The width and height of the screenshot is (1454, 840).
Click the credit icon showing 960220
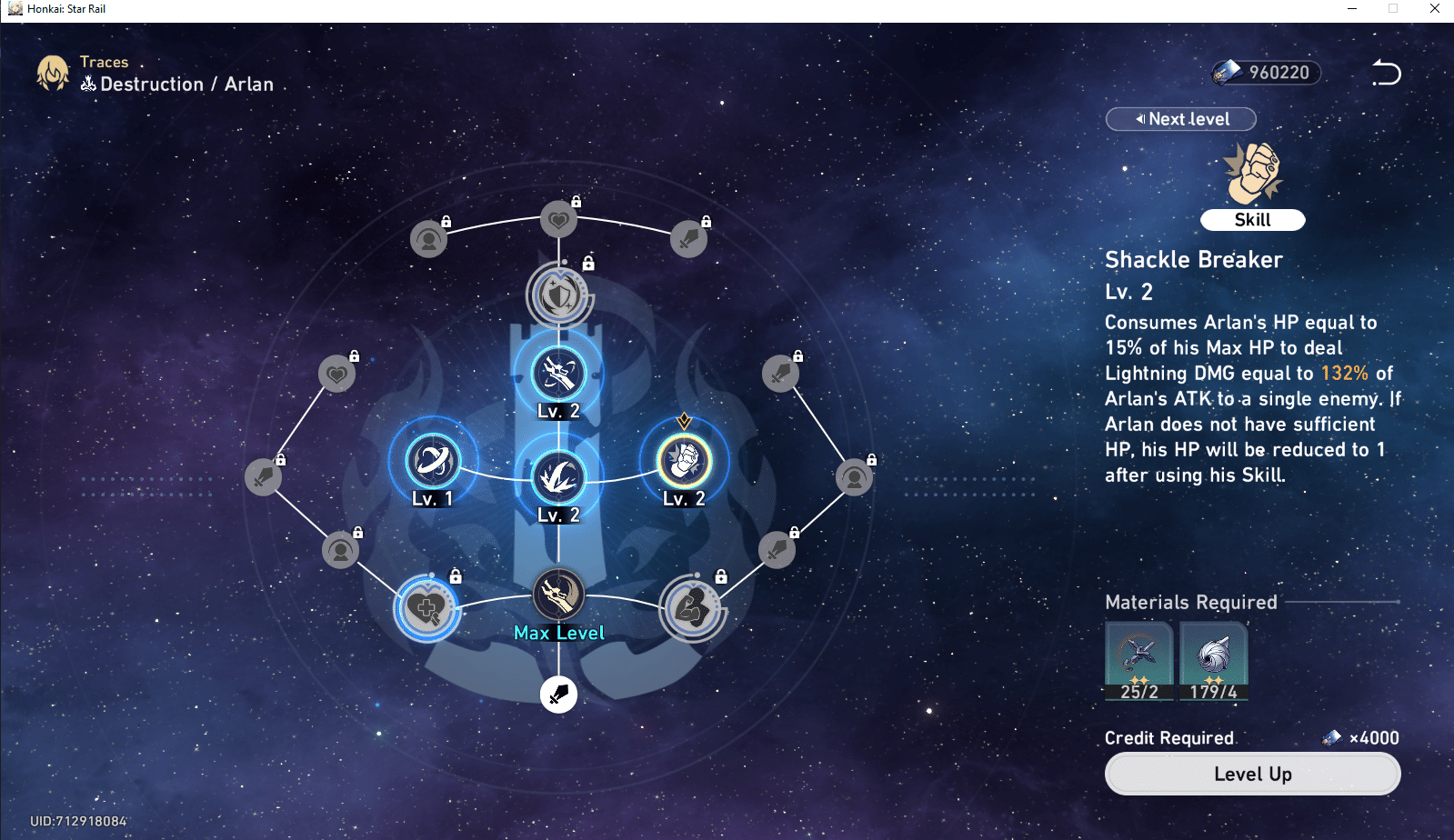coord(1263,73)
